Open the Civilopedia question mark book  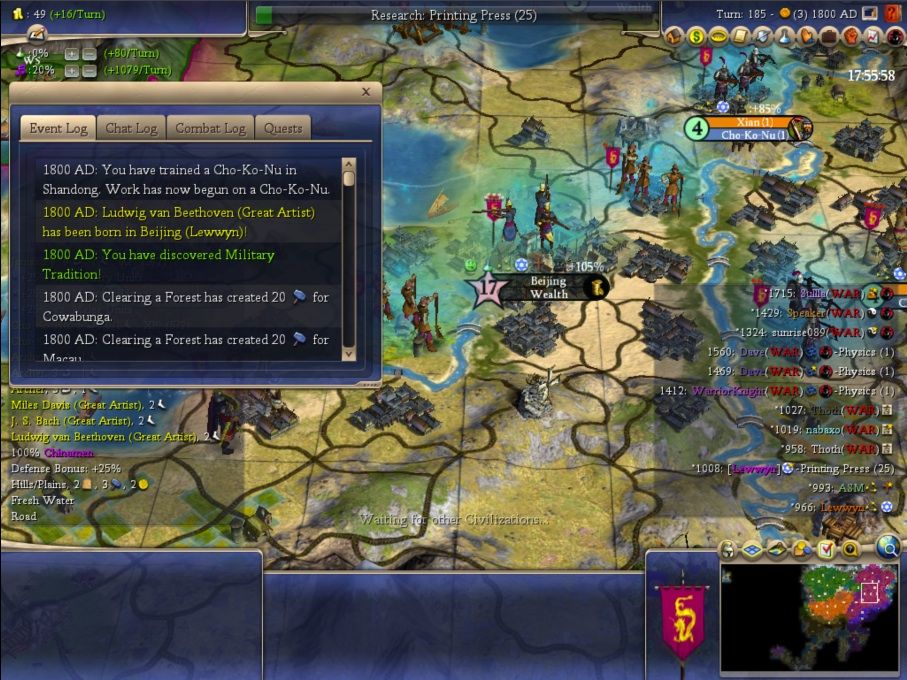pyautogui.click(x=893, y=14)
